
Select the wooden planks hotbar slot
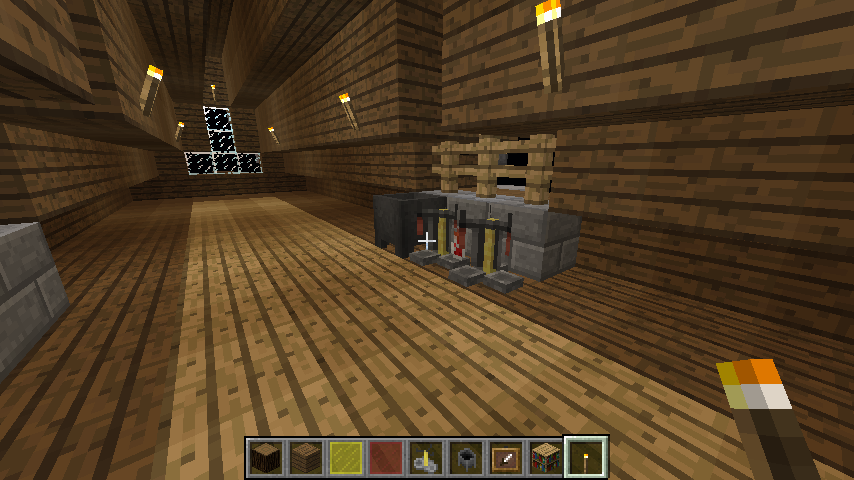[x=306, y=458]
